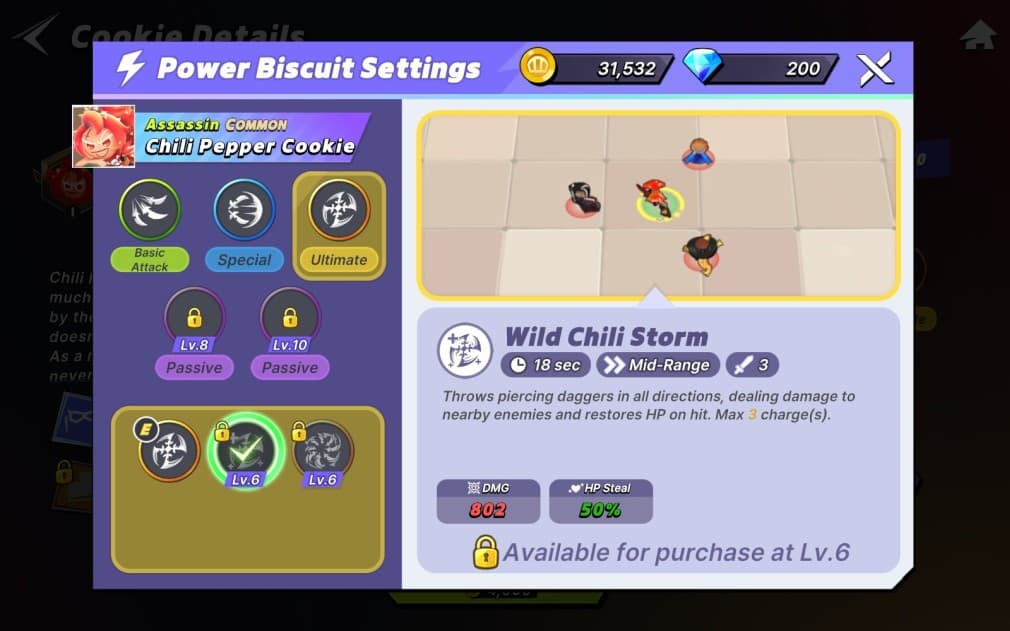Viewport: 1010px width, 631px height.
Task: Tap the gold coin currency icon
Action: (538, 68)
